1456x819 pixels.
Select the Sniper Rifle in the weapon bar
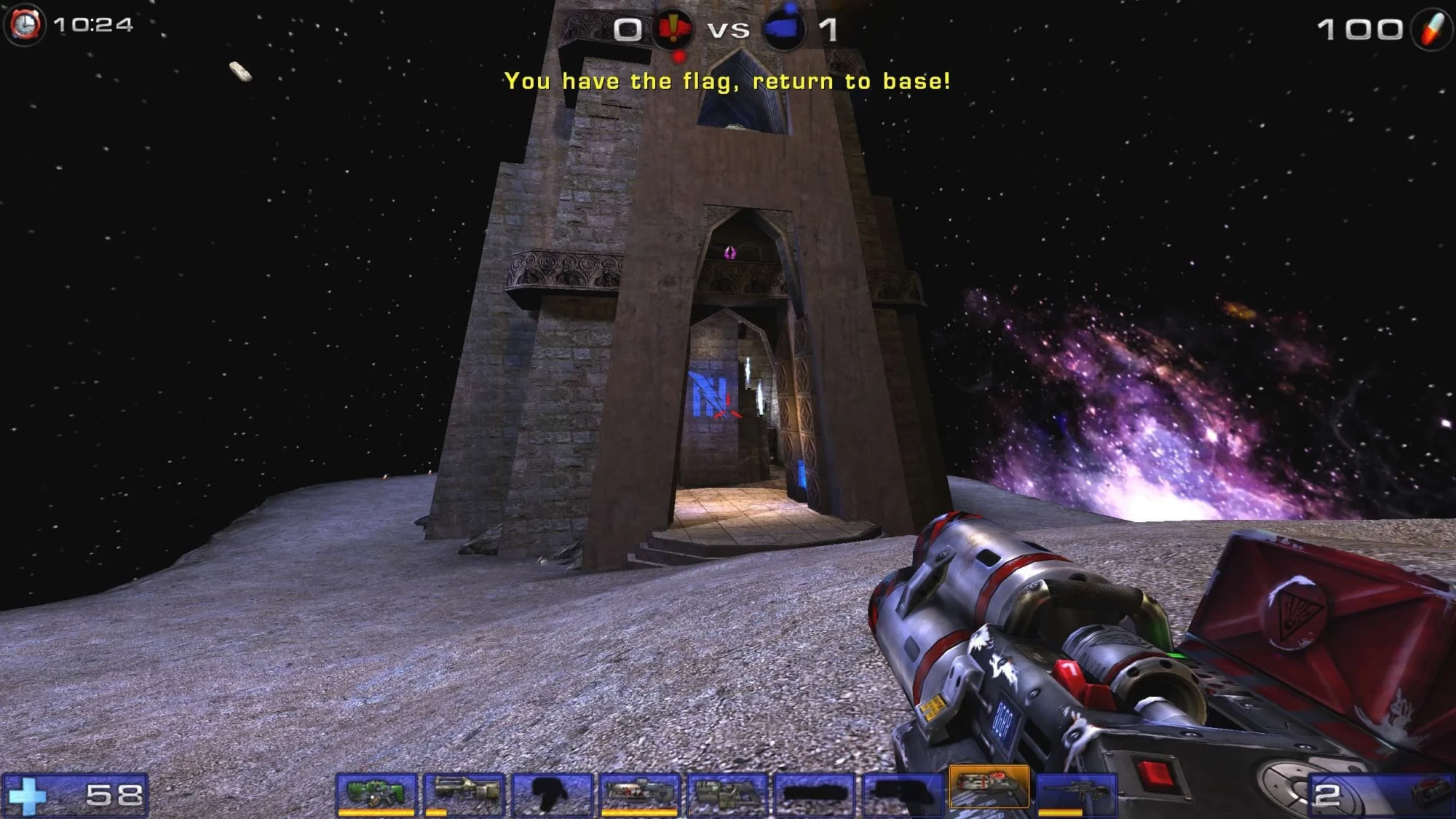click(1077, 794)
